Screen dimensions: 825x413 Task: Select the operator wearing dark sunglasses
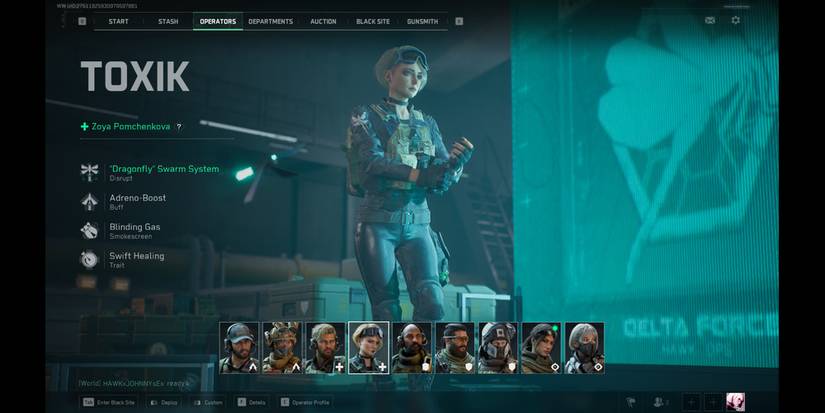[x=455, y=347]
